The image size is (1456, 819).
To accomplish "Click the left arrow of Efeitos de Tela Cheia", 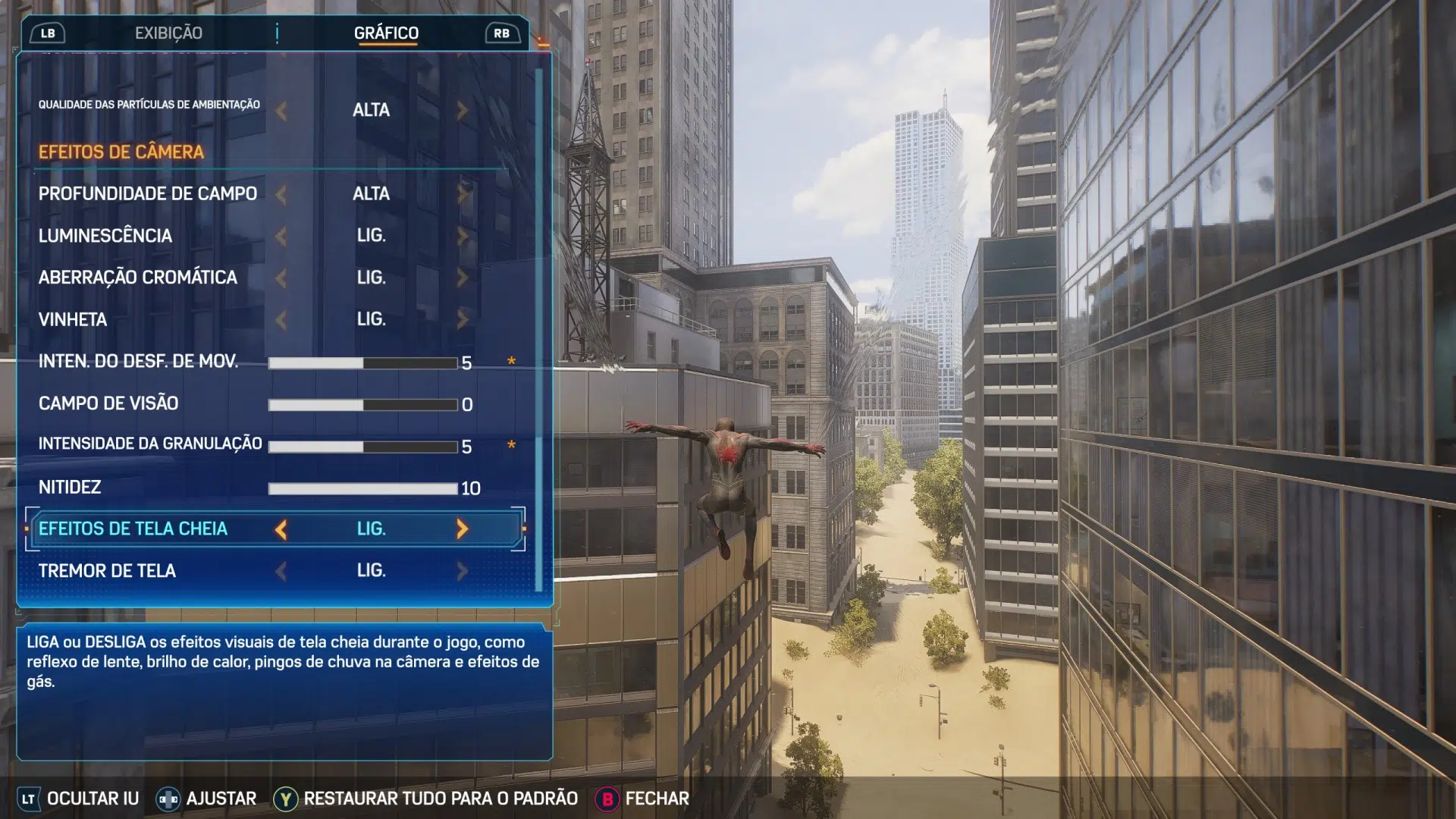I will [x=281, y=529].
